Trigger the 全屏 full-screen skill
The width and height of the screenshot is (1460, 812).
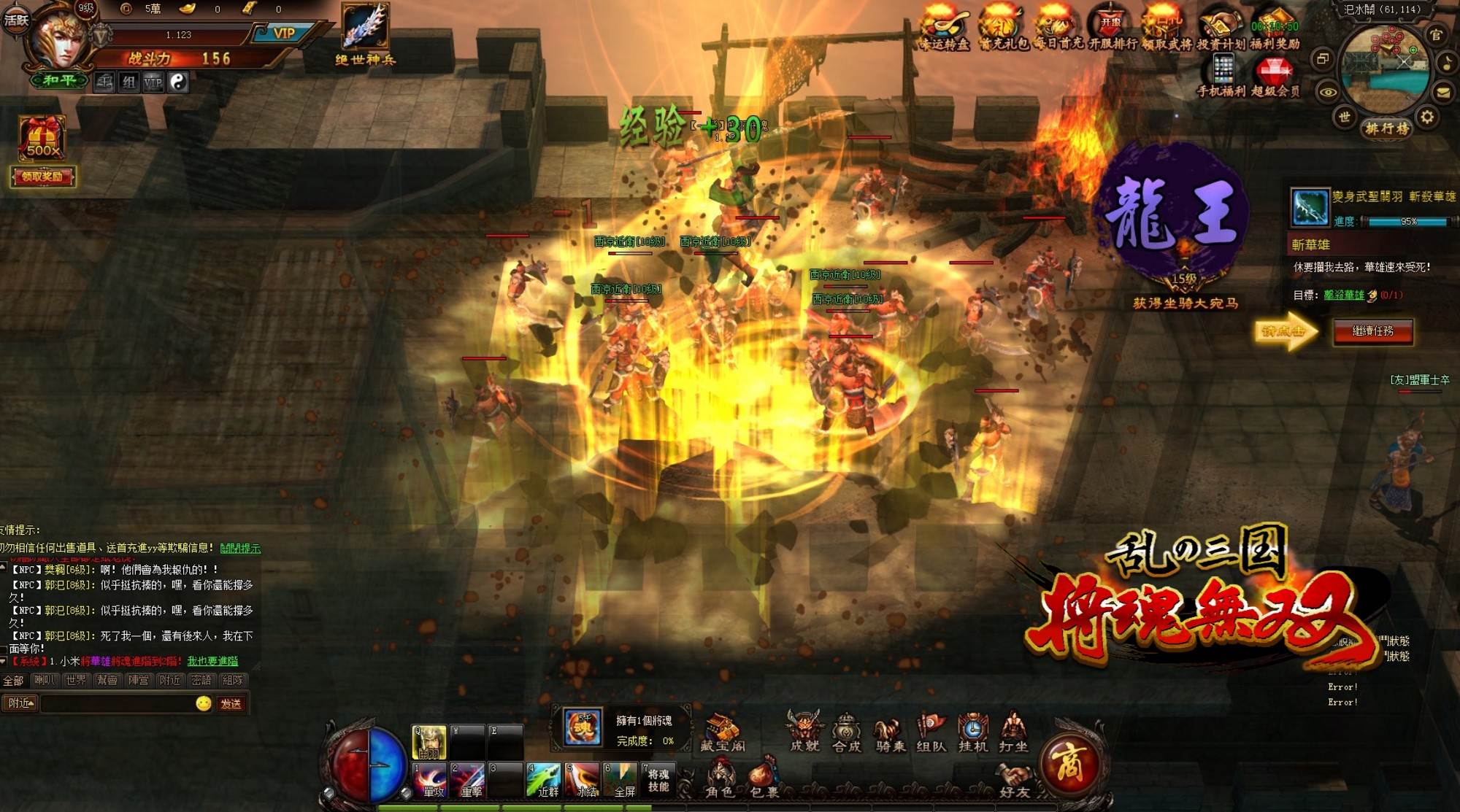tap(620, 781)
